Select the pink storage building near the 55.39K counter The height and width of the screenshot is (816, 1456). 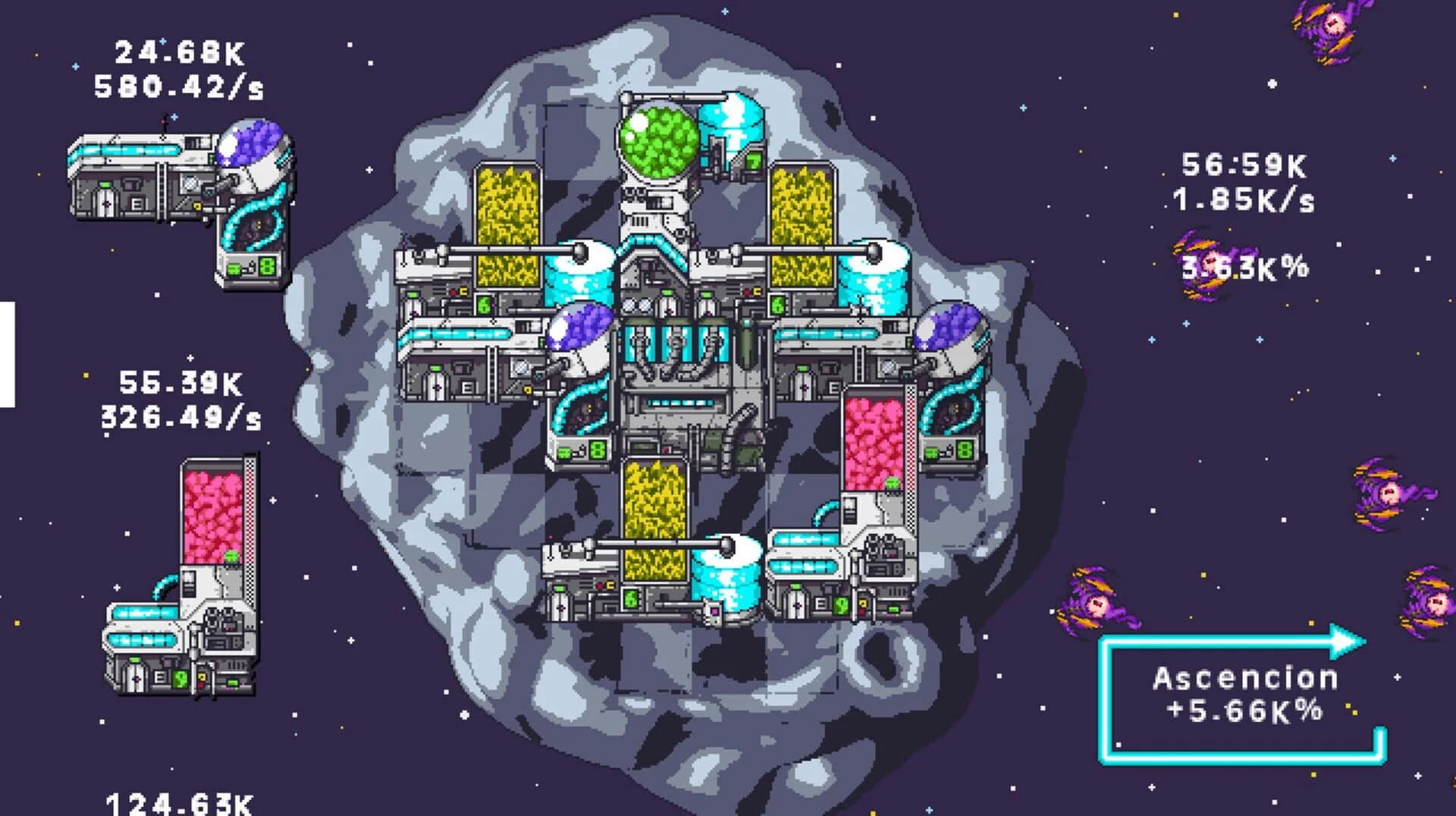click(212, 516)
